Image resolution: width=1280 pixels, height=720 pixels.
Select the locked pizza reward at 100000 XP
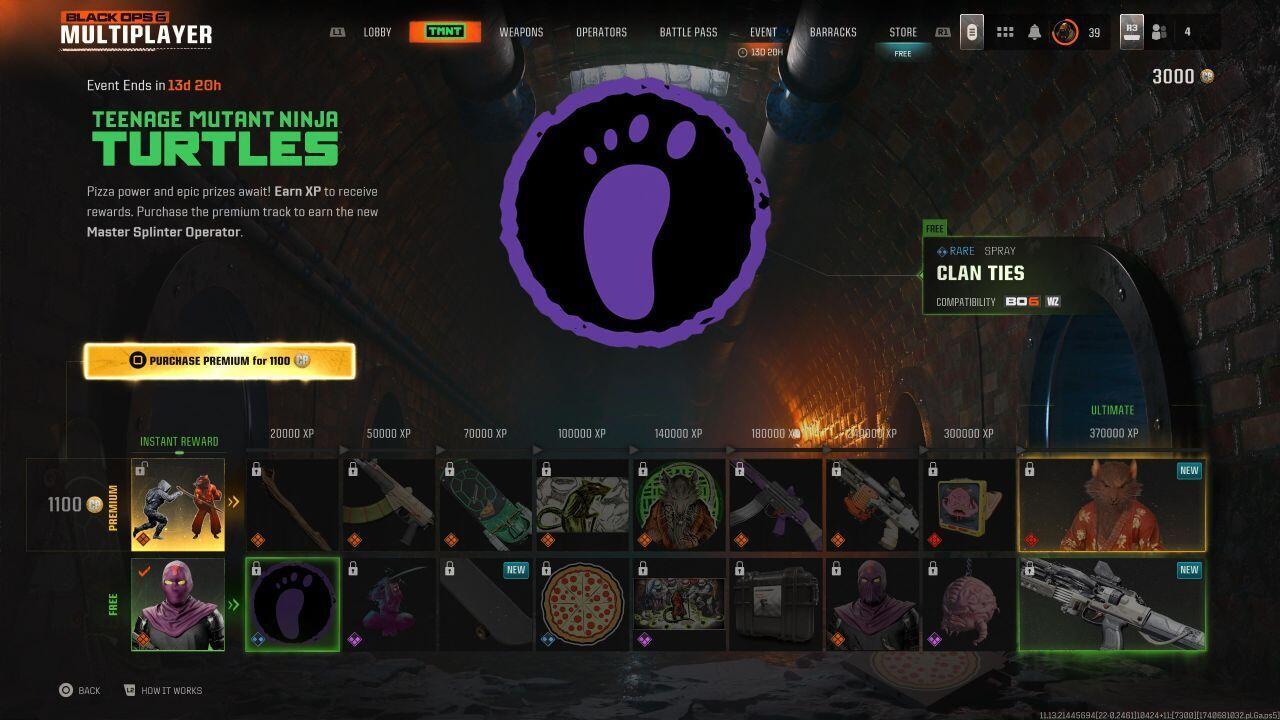[581, 602]
